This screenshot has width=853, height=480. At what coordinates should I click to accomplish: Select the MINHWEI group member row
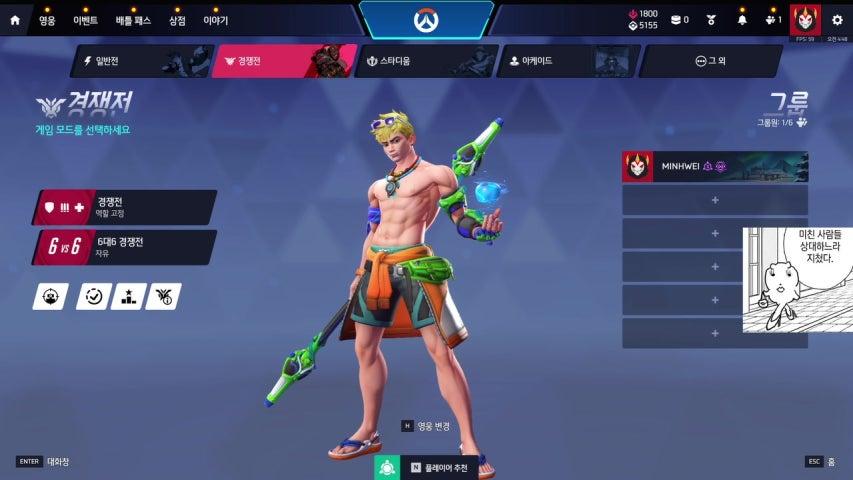pyautogui.click(x=714, y=167)
